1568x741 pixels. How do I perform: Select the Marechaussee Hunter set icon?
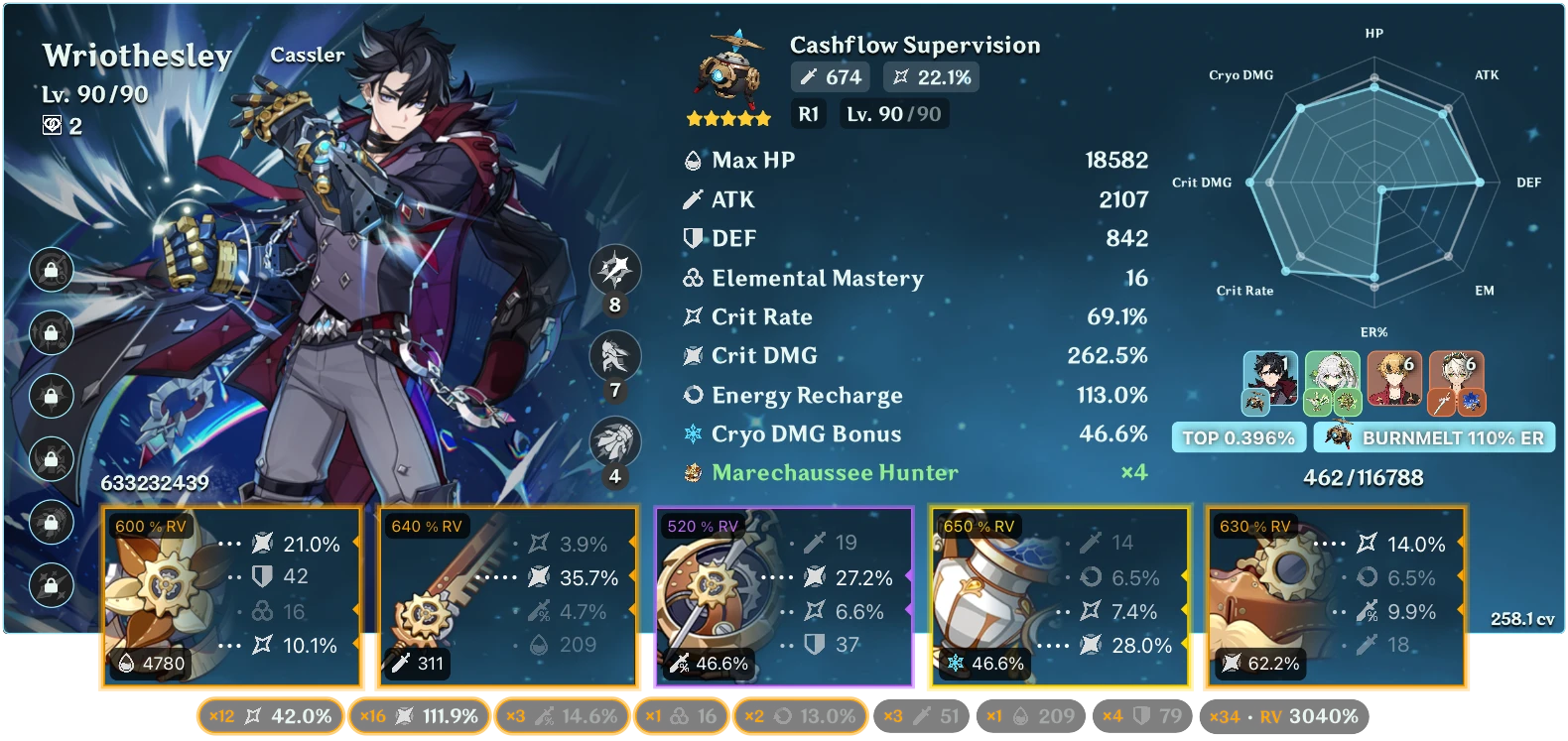[x=692, y=473]
